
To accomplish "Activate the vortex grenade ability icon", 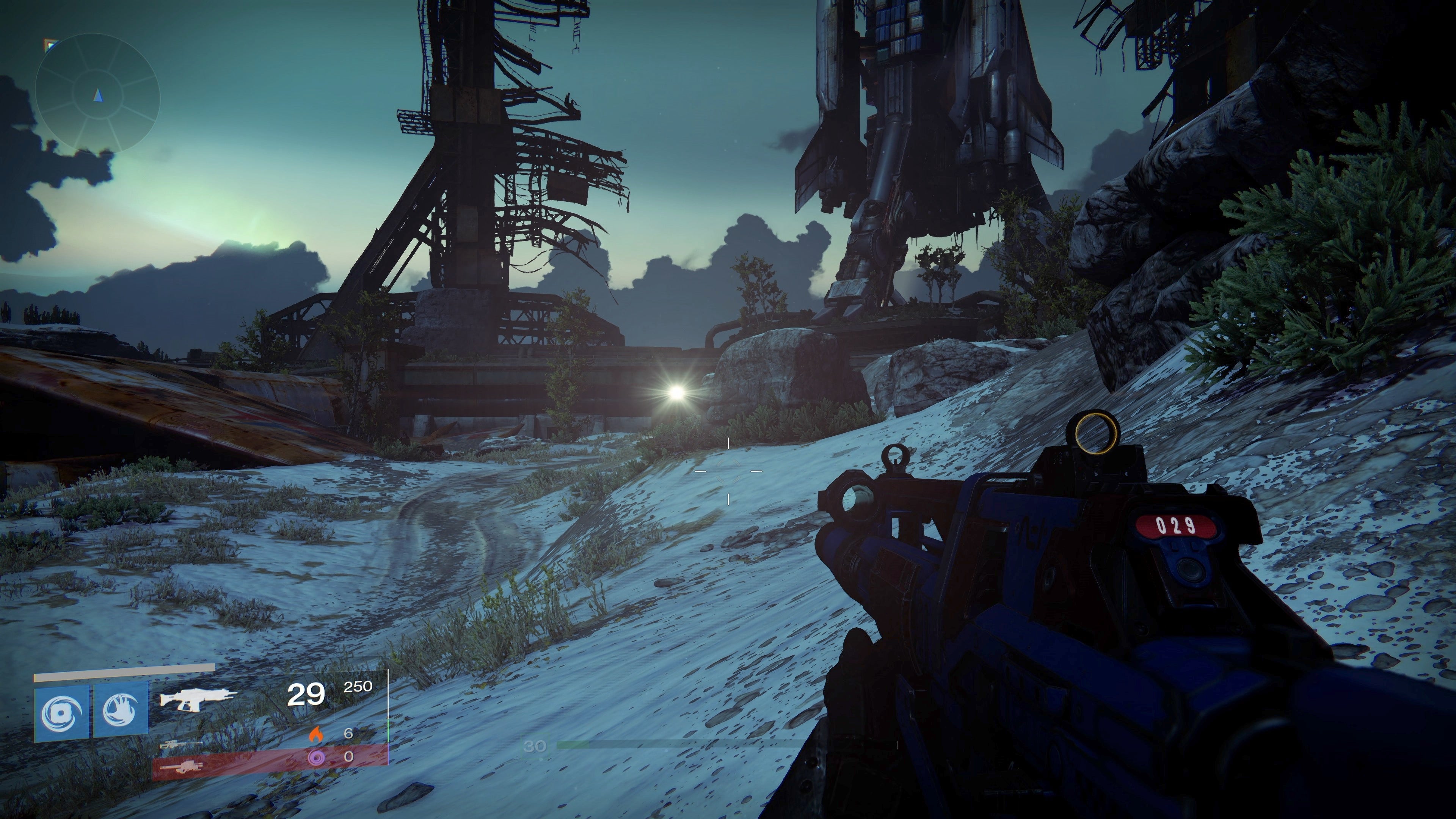I will click(61, 712).
